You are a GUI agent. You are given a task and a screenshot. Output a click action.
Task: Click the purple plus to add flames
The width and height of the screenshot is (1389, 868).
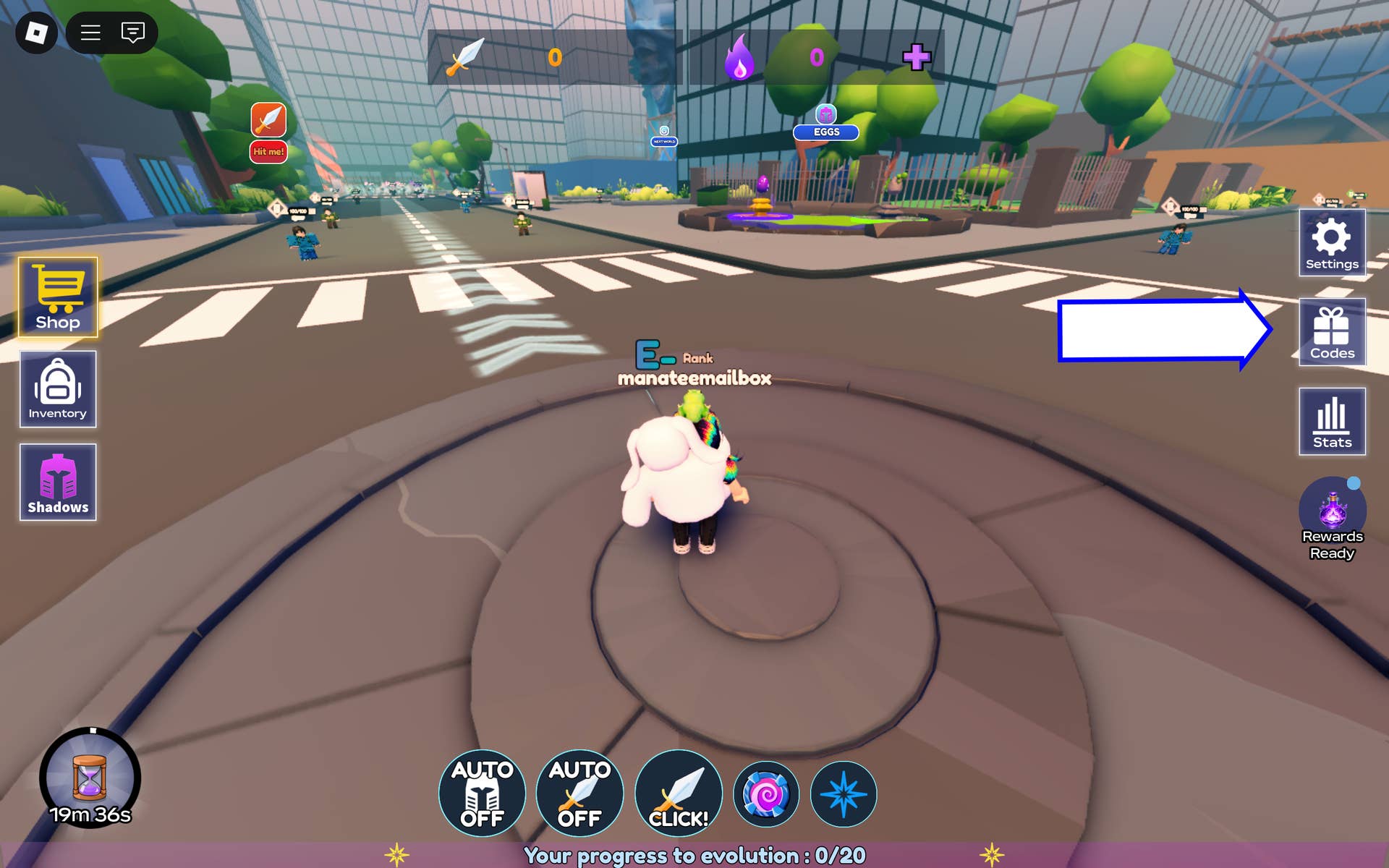917,57
